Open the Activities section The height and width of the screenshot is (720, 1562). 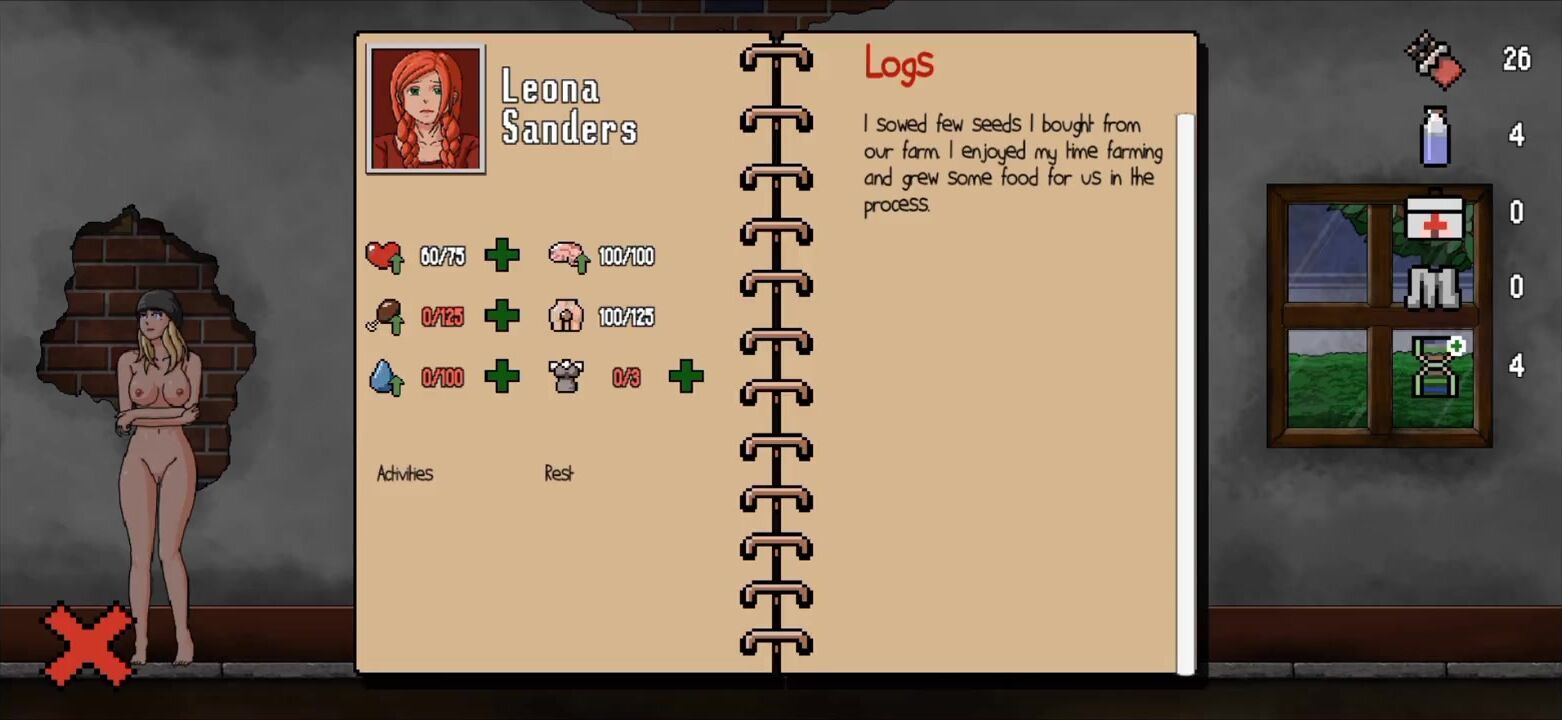tap(405, 473)
